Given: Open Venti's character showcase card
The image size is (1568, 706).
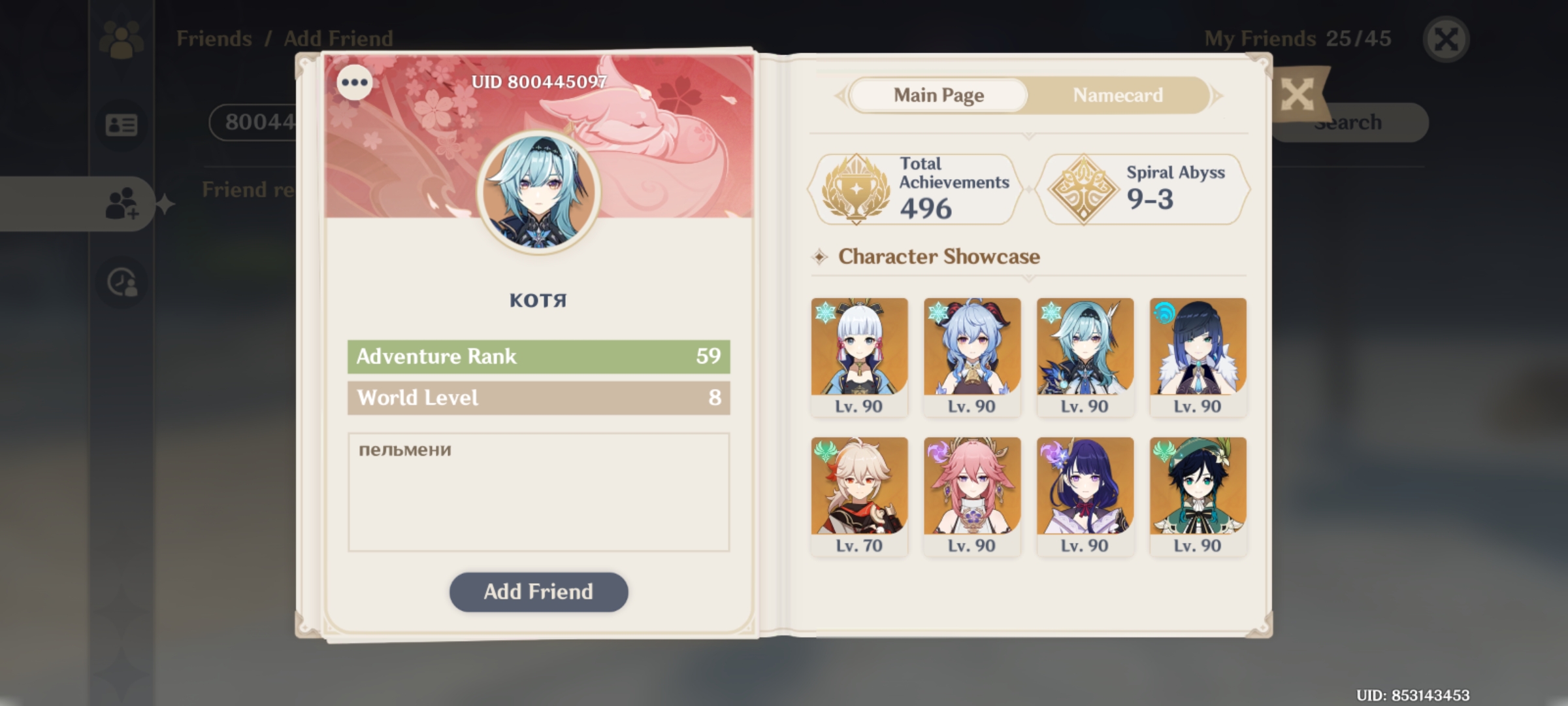Looking at the screenshot, I should point(1198,494).
